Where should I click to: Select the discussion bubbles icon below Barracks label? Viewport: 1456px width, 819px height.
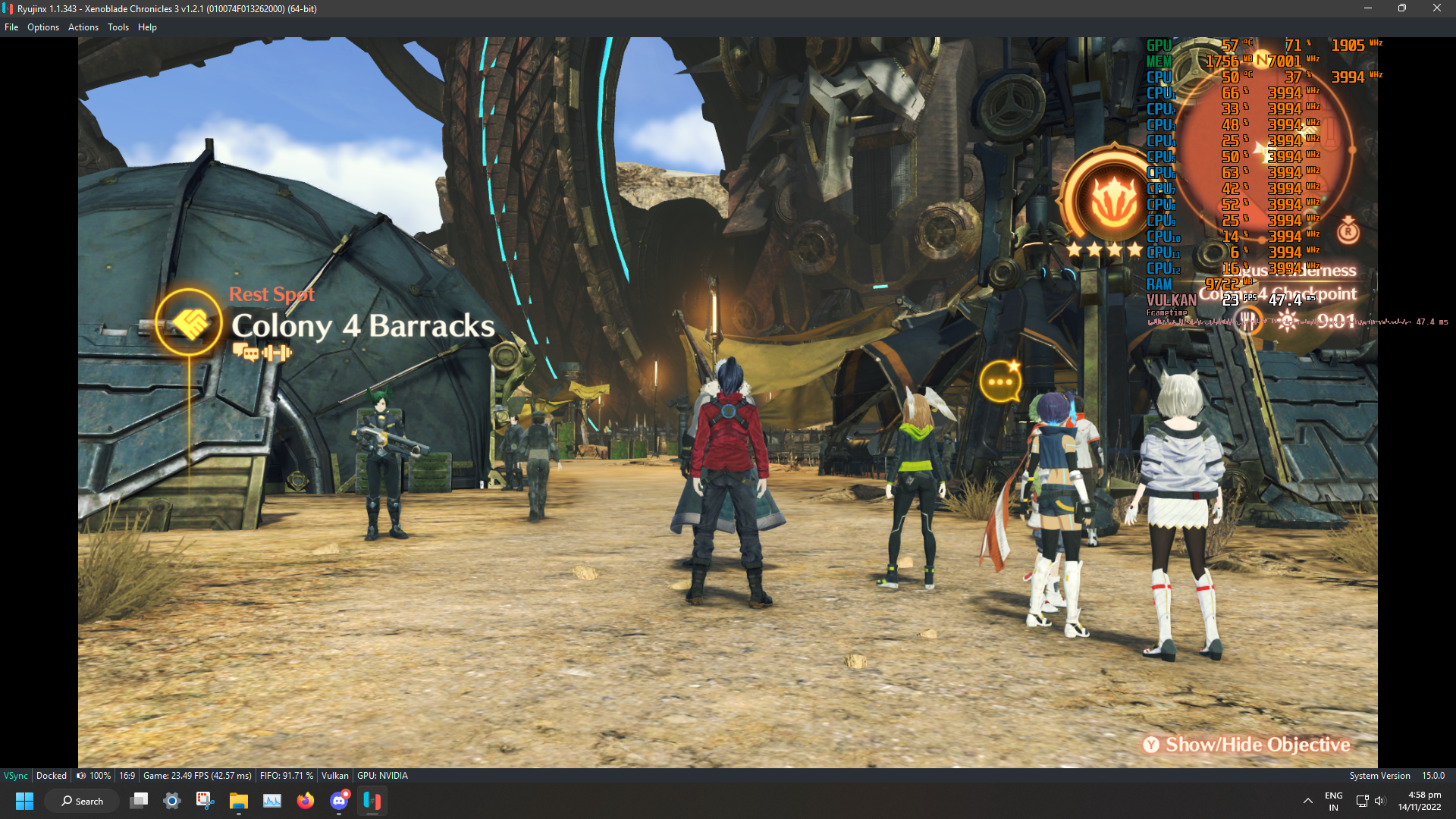(246, 353)
